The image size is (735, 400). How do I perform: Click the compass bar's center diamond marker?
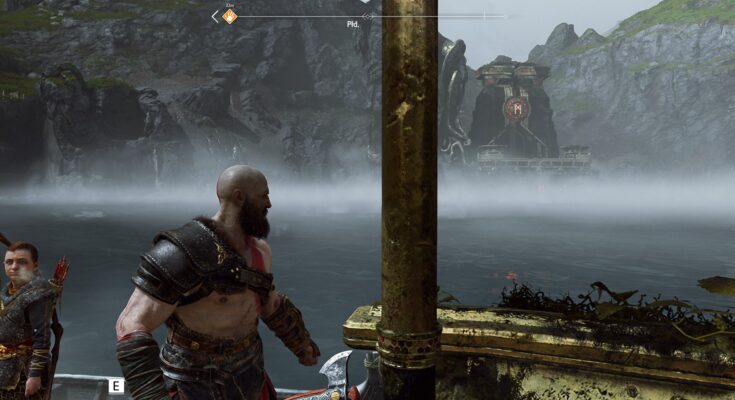(367, 16)
